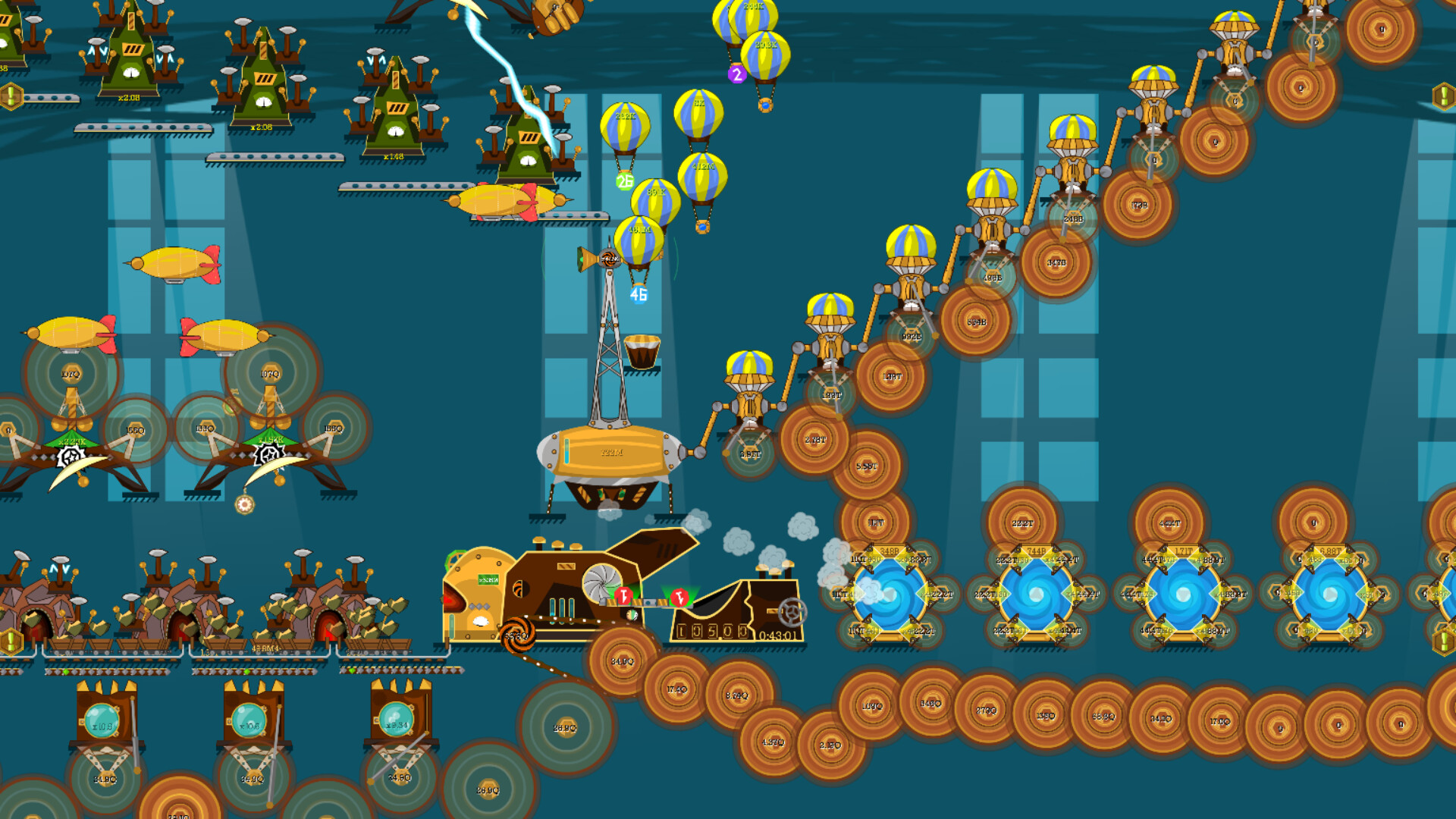This screenshot has height=819, width=1456.
Task: Select the red lightning upgrade icon on the conveyor
Action: [x=623, y=595]
